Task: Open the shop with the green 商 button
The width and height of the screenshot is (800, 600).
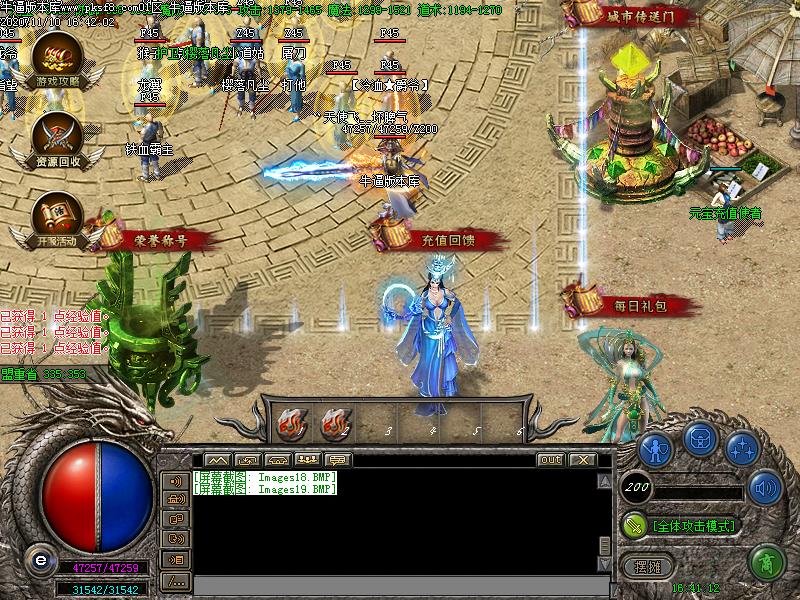Action: [x=766, y=563]
